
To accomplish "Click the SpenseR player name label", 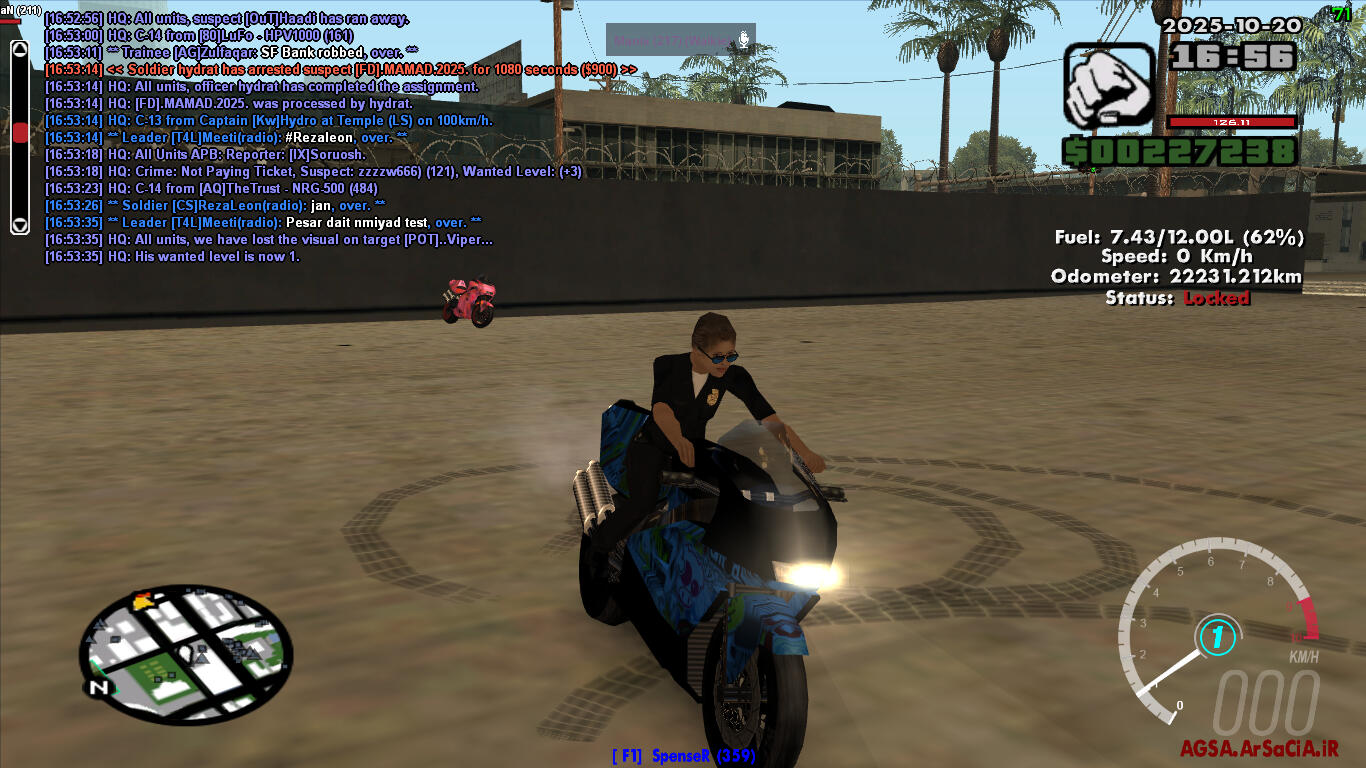I will coord(685,756).
